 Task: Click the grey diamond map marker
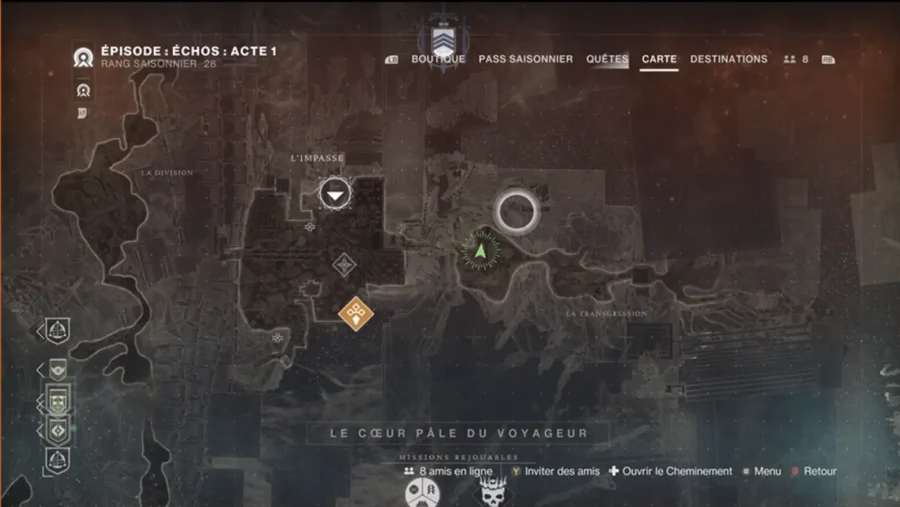pyautogui.click(x=345, y=264)
